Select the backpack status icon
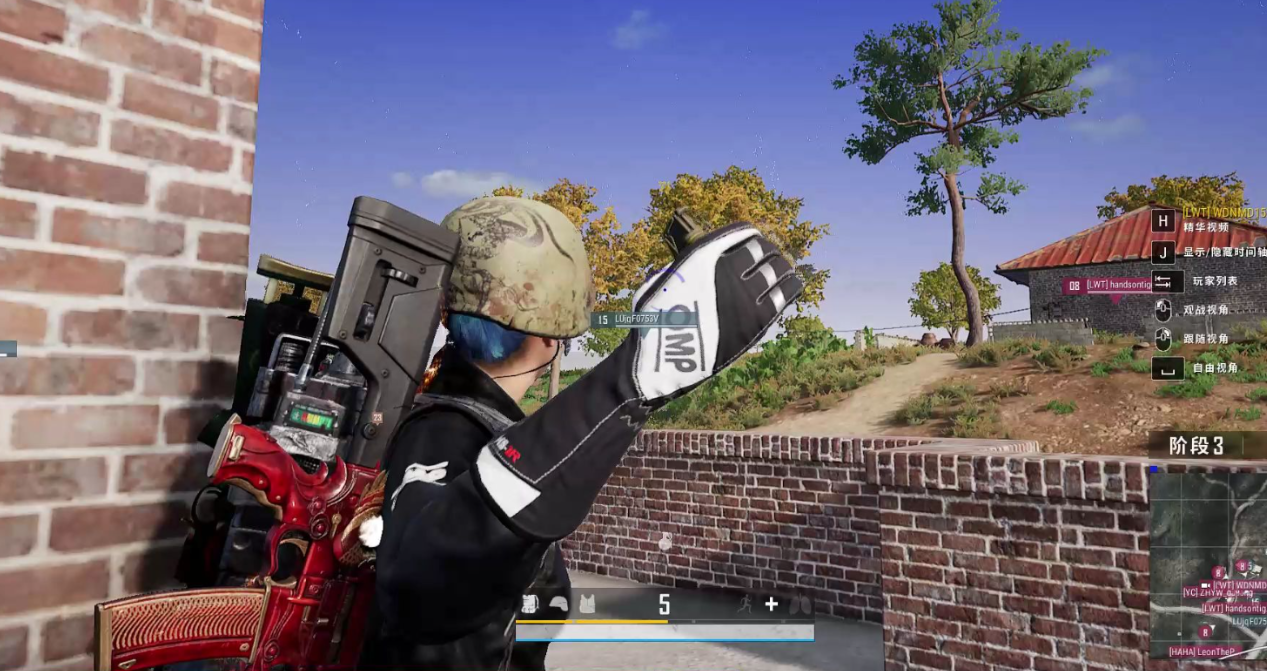This screenshot has width=1267, height=671. tap(530, 604)
